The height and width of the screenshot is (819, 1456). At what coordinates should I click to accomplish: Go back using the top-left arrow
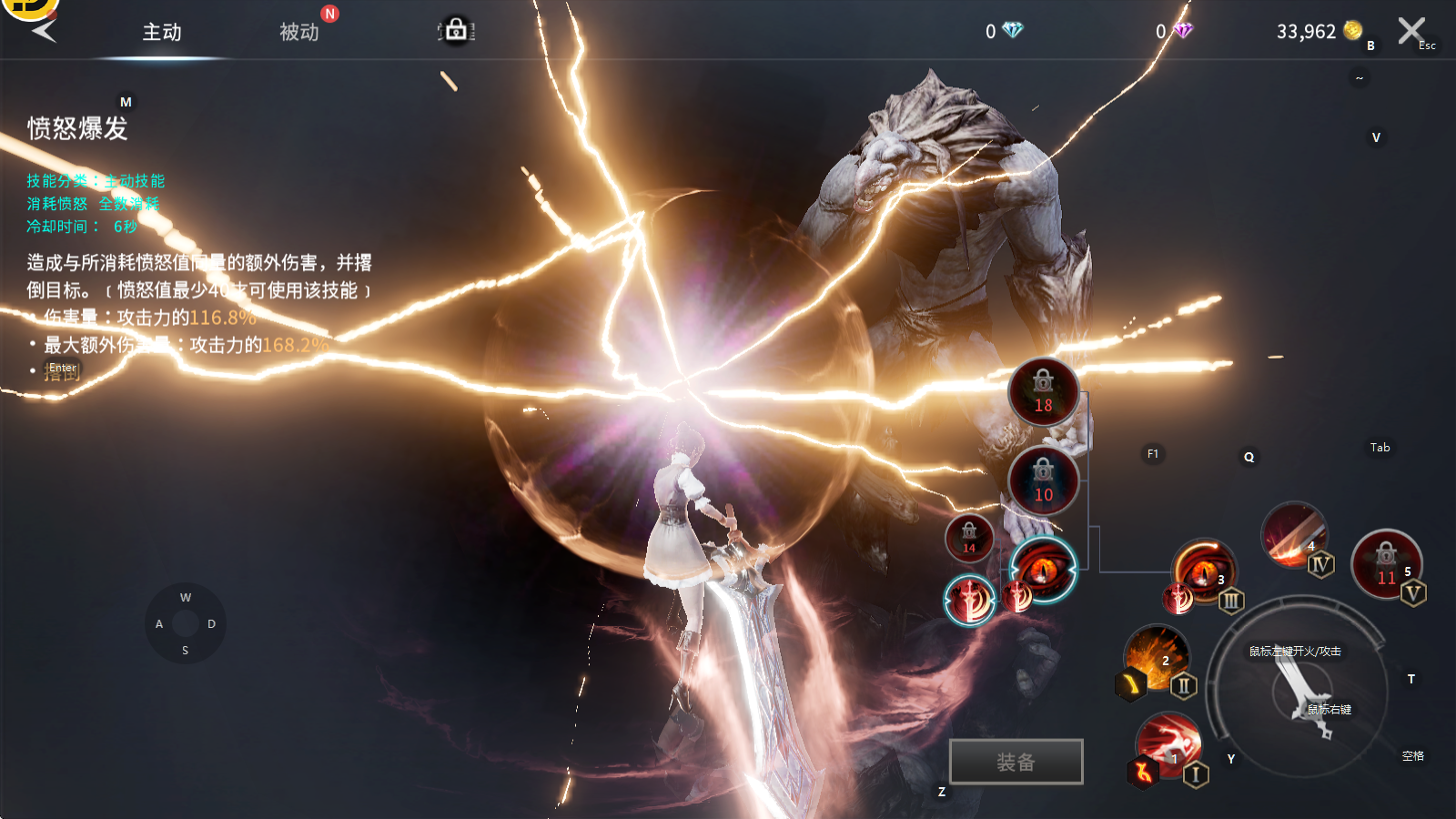tap(44, 31)
